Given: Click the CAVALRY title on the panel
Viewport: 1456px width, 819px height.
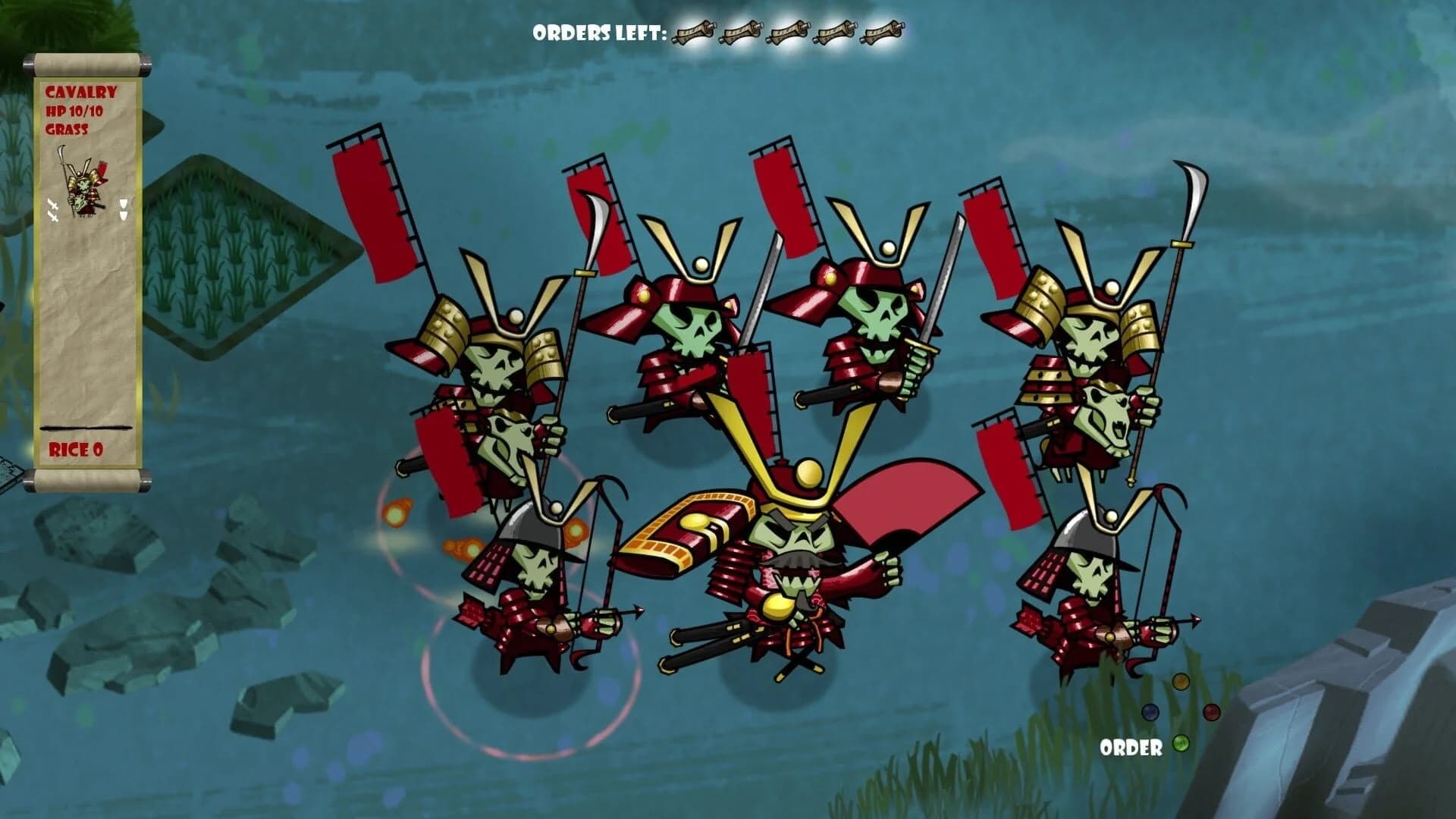Looking at the screenshot, I should (81, 93).
